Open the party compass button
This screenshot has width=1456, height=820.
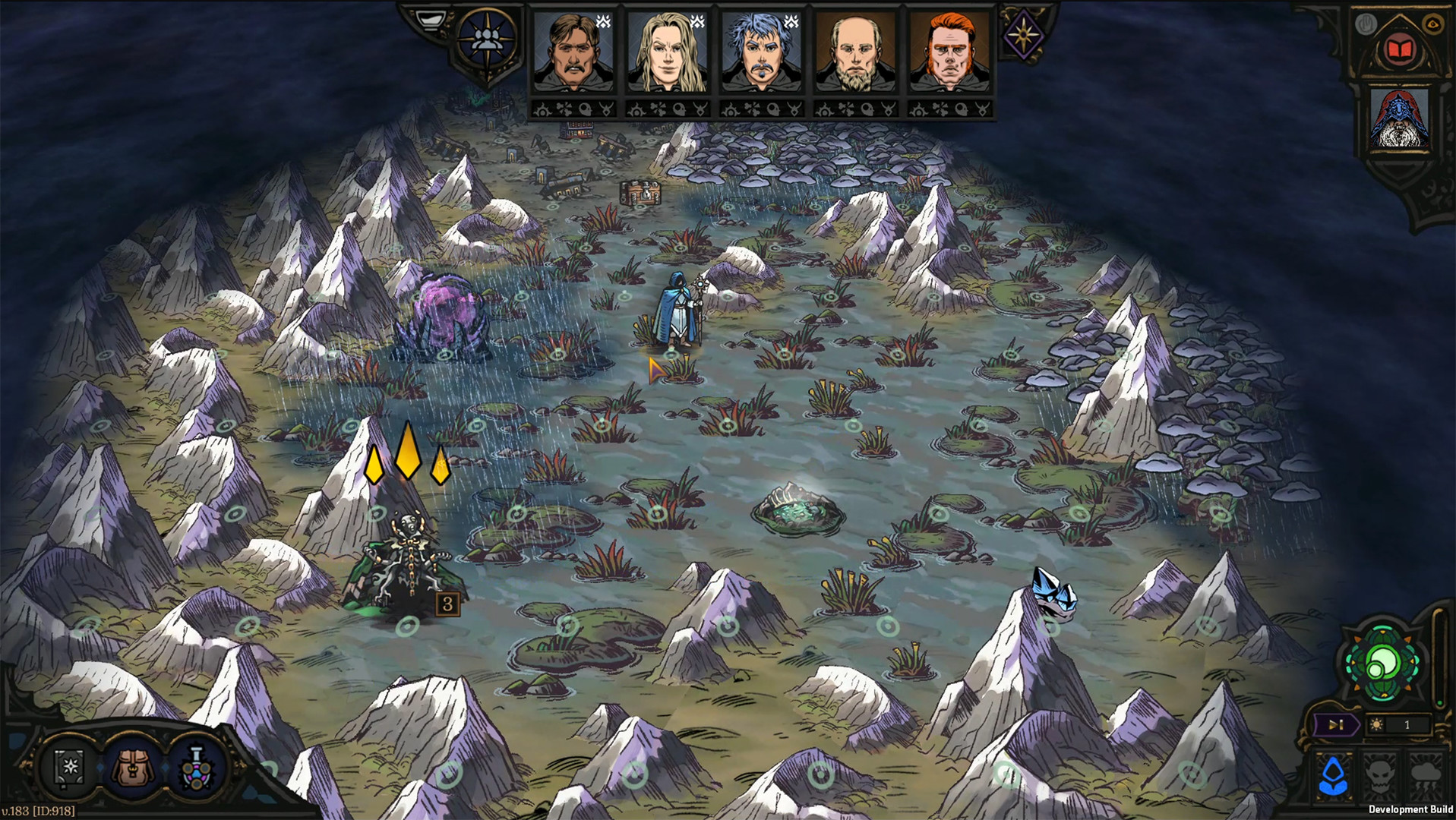tap(486, 39)
